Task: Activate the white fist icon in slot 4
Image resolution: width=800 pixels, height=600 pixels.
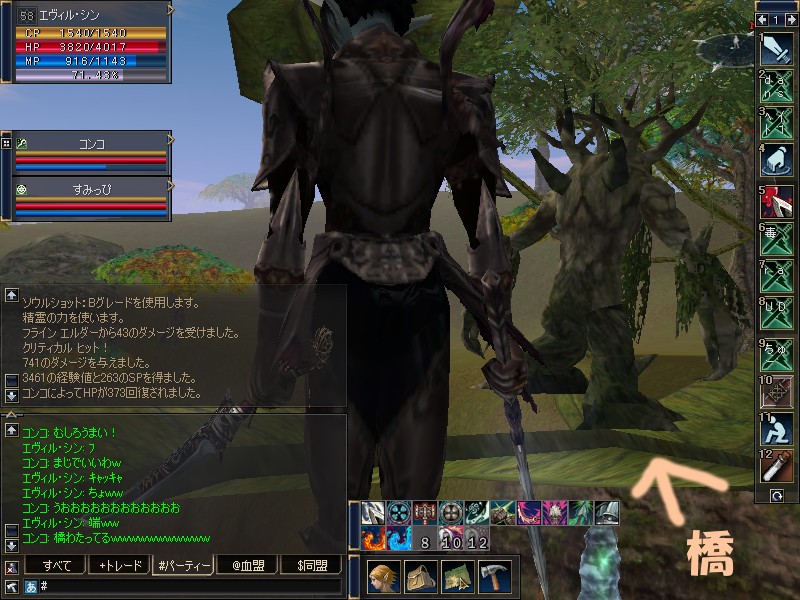Action: [x=777, y=160]
